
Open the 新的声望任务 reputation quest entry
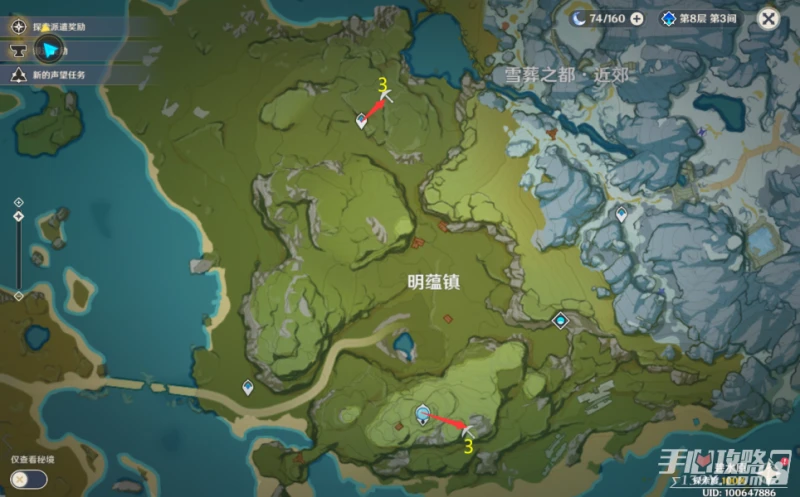58,75
